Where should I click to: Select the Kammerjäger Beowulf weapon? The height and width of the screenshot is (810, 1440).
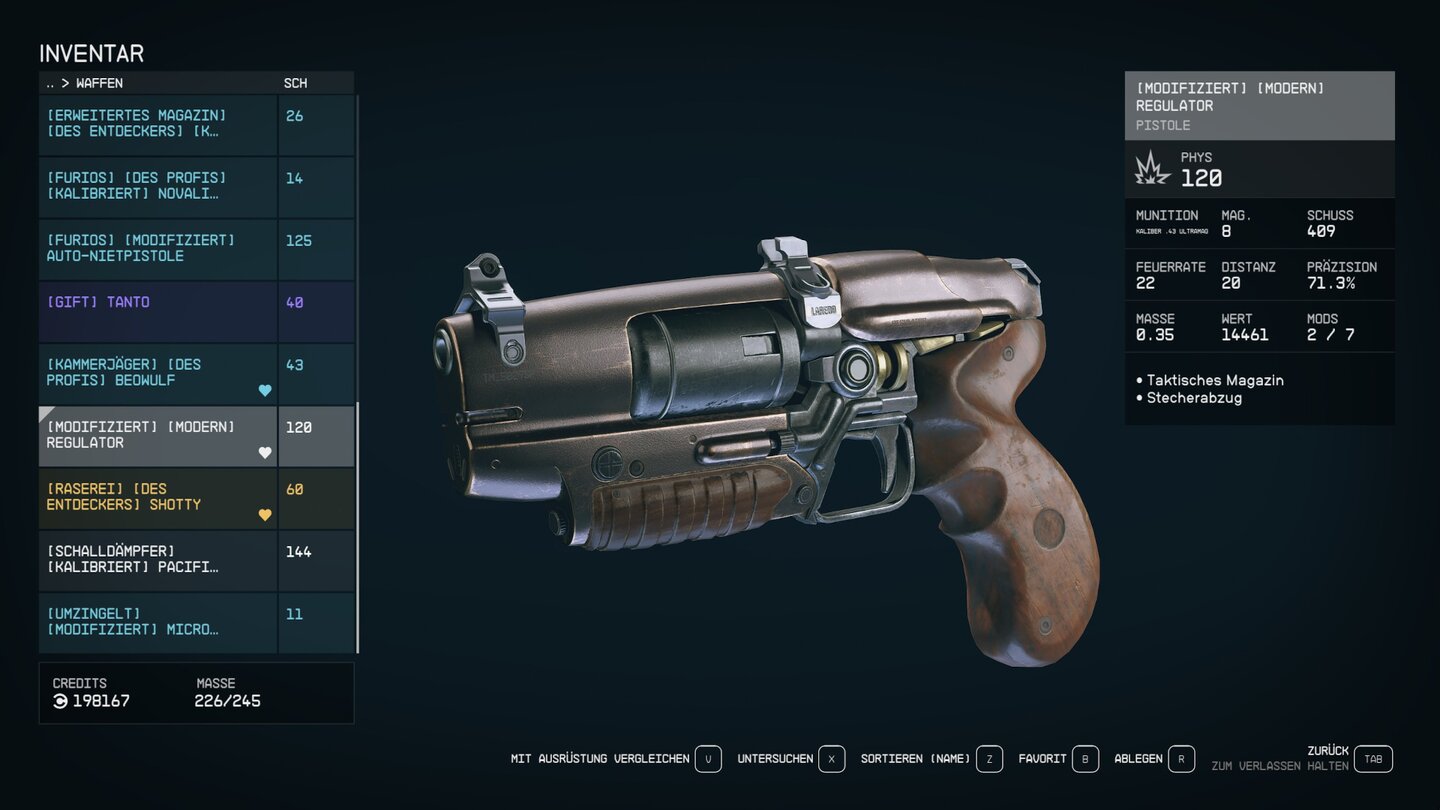coord(157,373)
